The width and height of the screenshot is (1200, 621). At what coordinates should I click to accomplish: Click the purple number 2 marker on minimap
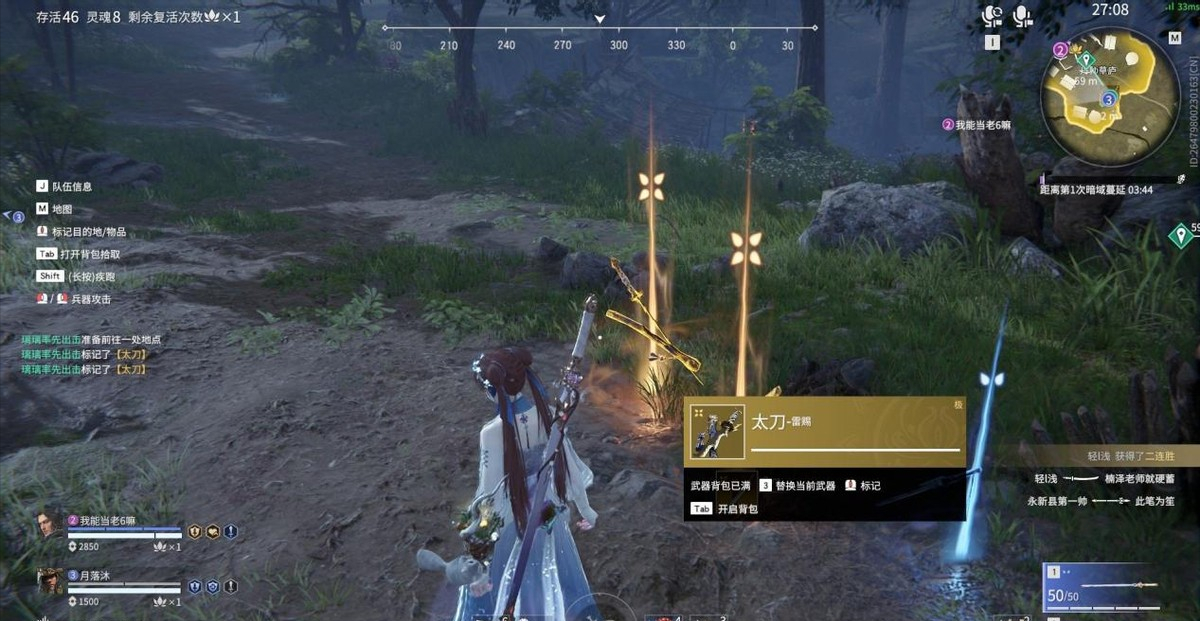click(1060, 48)
